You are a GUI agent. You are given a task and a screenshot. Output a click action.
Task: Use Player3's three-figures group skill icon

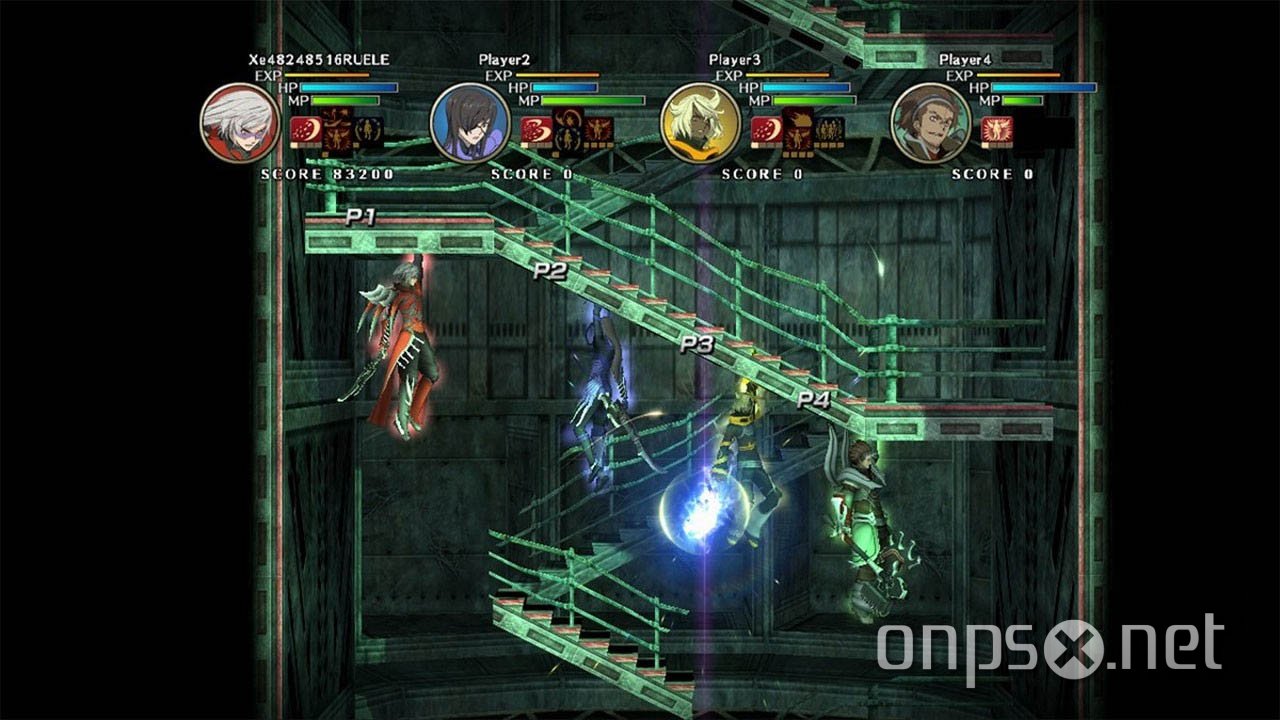[x=829, y=131]
